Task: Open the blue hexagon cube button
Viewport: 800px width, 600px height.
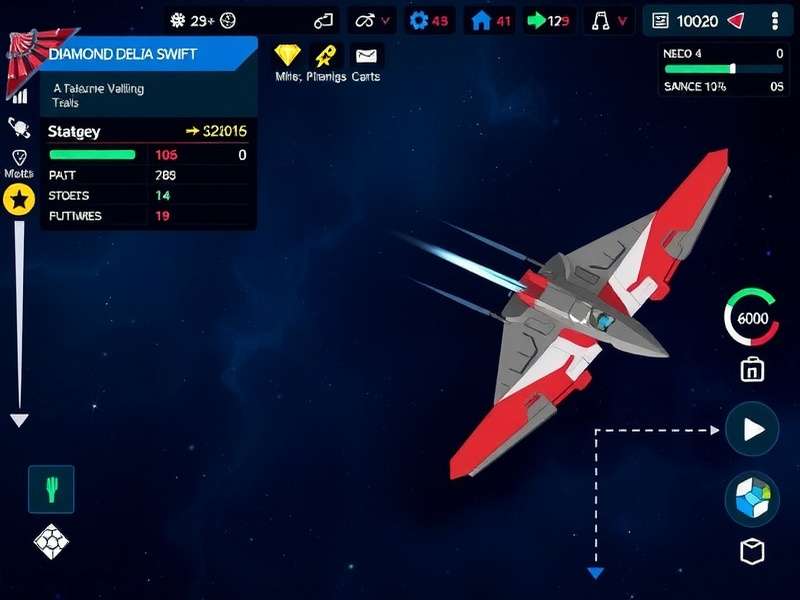Action: coord(752,498)
